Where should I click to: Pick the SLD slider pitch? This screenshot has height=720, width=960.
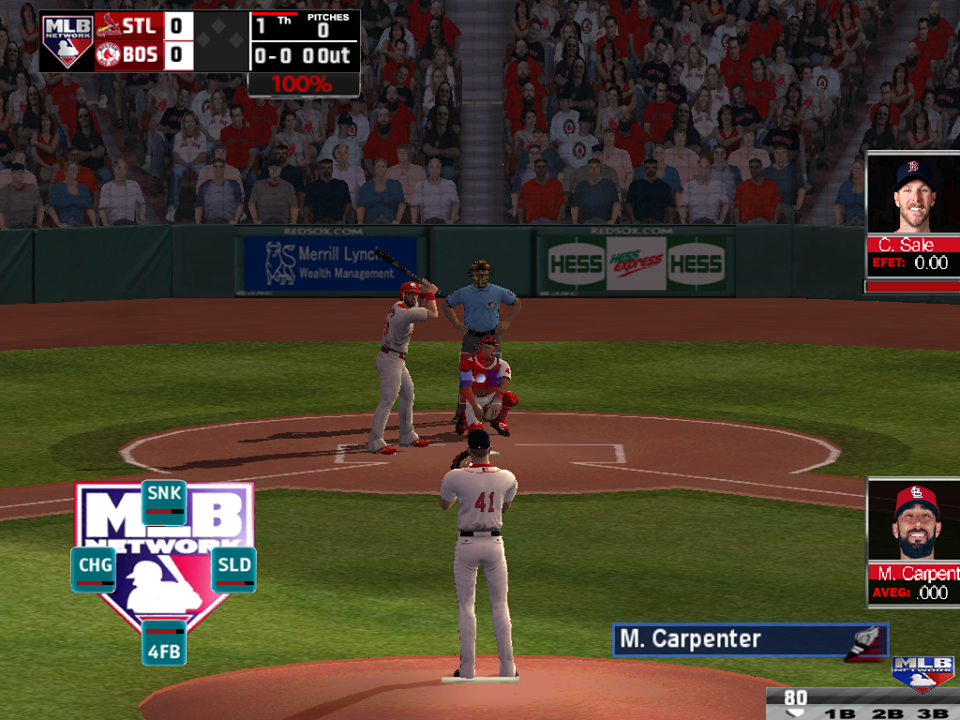[x=233, y=569]
